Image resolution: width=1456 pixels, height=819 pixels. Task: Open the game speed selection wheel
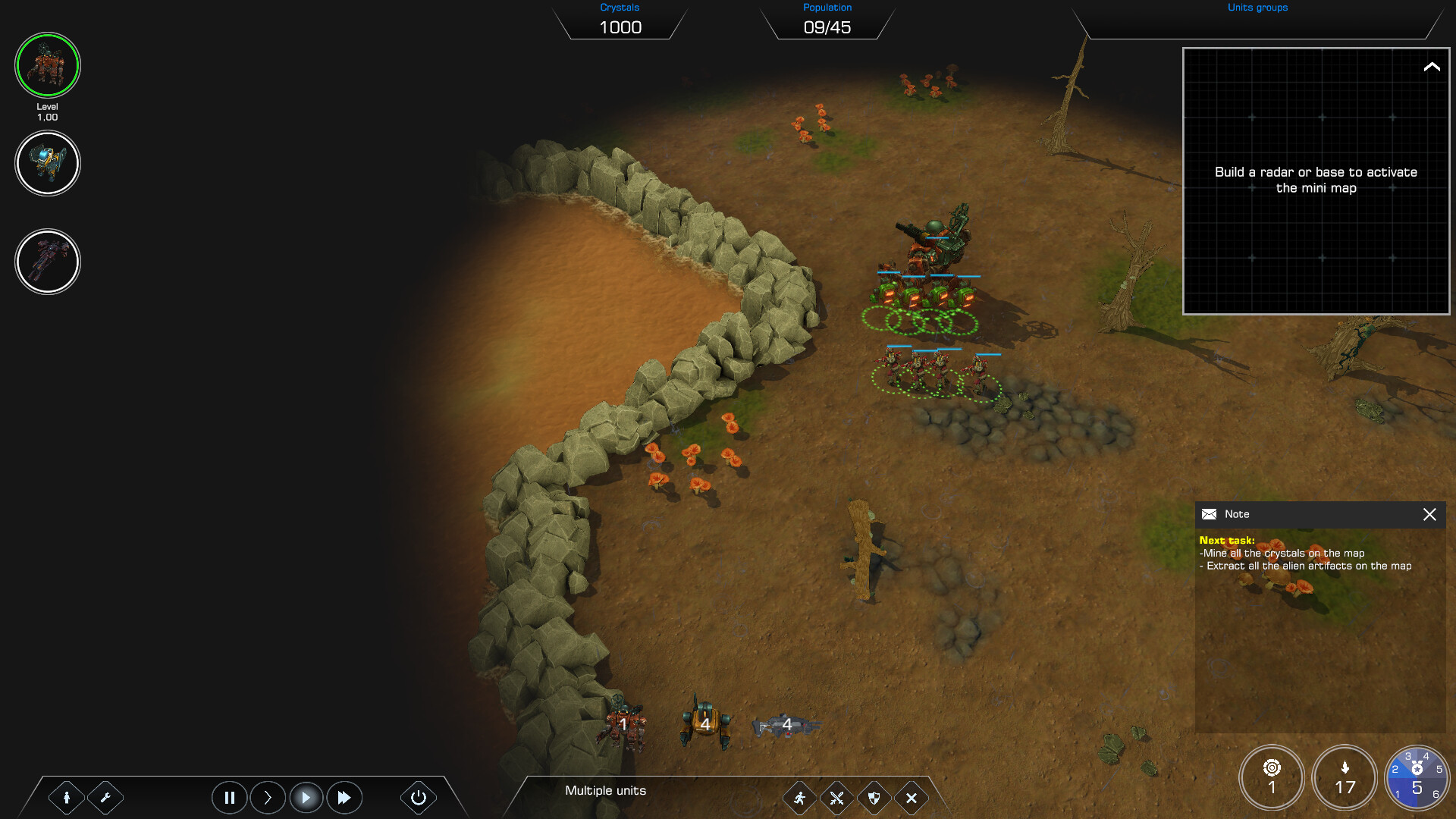pos(1418,777)
